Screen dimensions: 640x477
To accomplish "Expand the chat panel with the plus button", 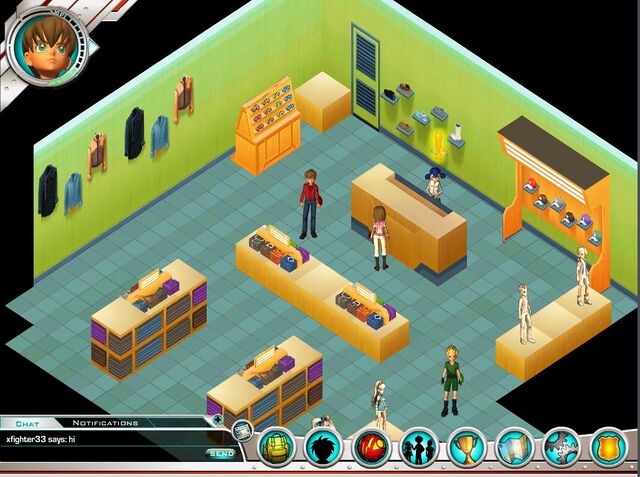I will pyautogui.click(x=217, y=420).
